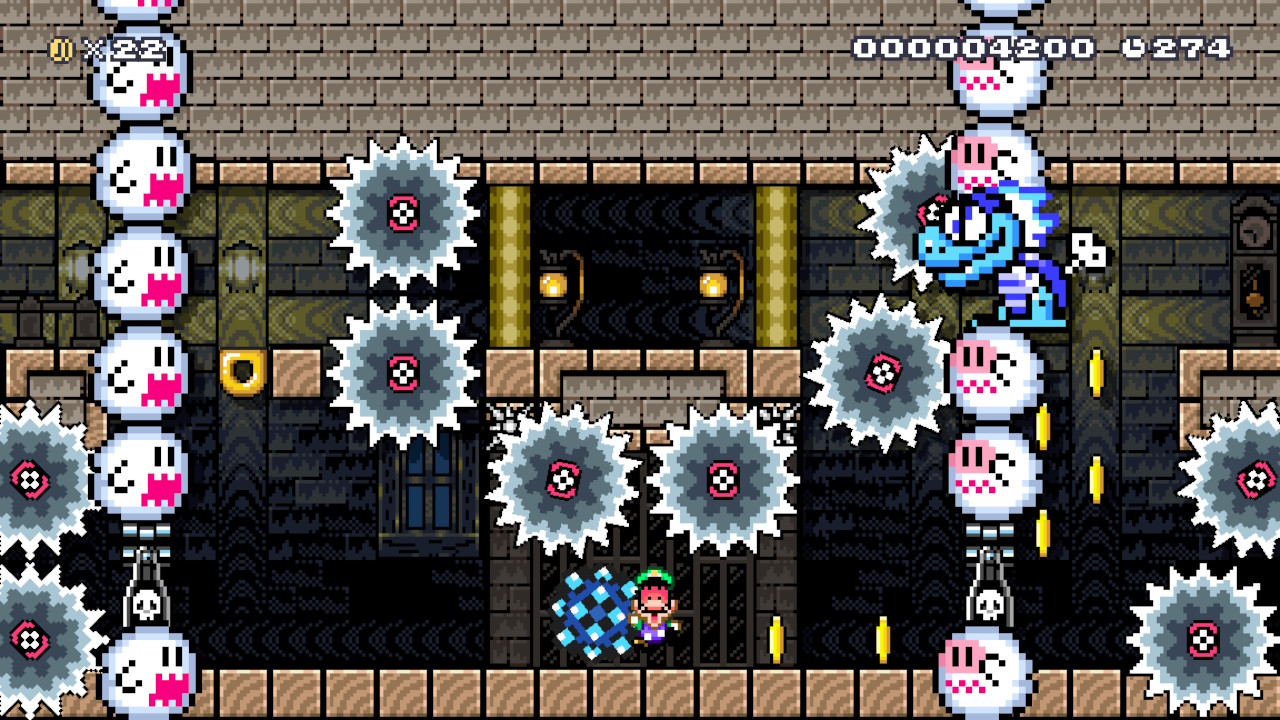Viewport: 1280px width, 720px height.
Task: Select the spinning saw blade between the lanterns
Action: tap(565, 478)
